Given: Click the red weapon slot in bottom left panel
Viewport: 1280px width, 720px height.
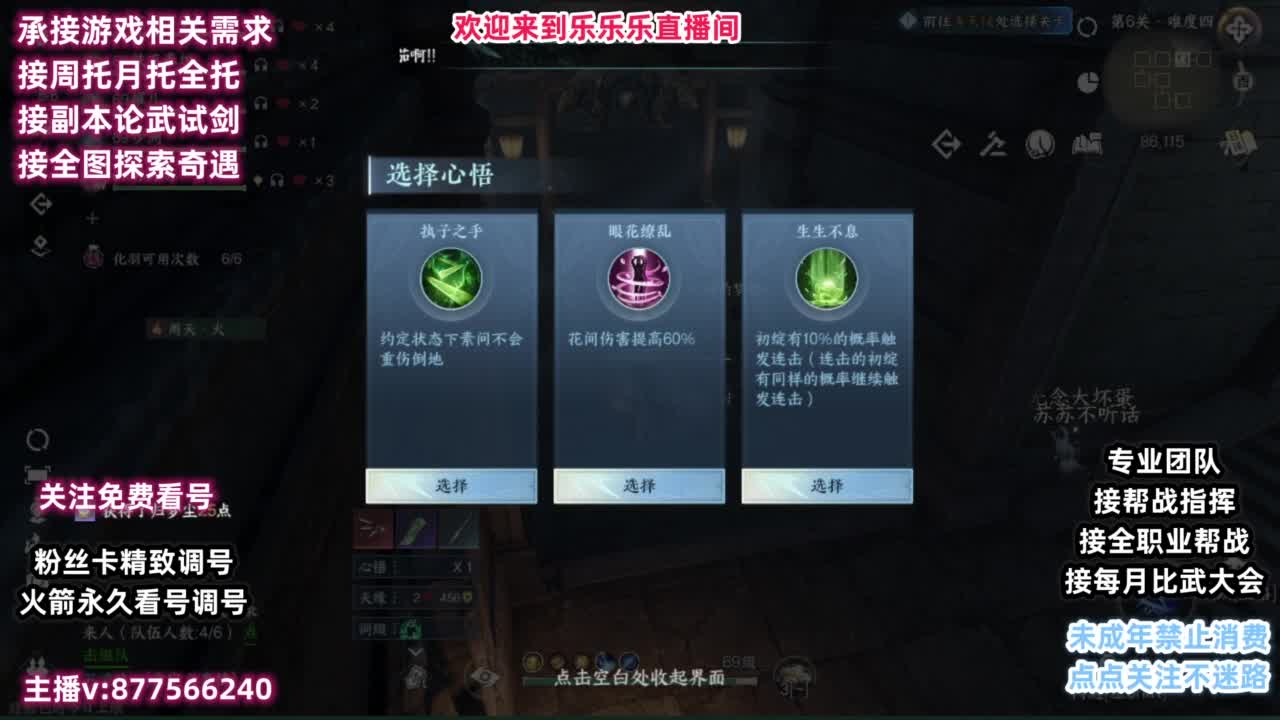Looking at the screenshot, I should tap(374, 531).
